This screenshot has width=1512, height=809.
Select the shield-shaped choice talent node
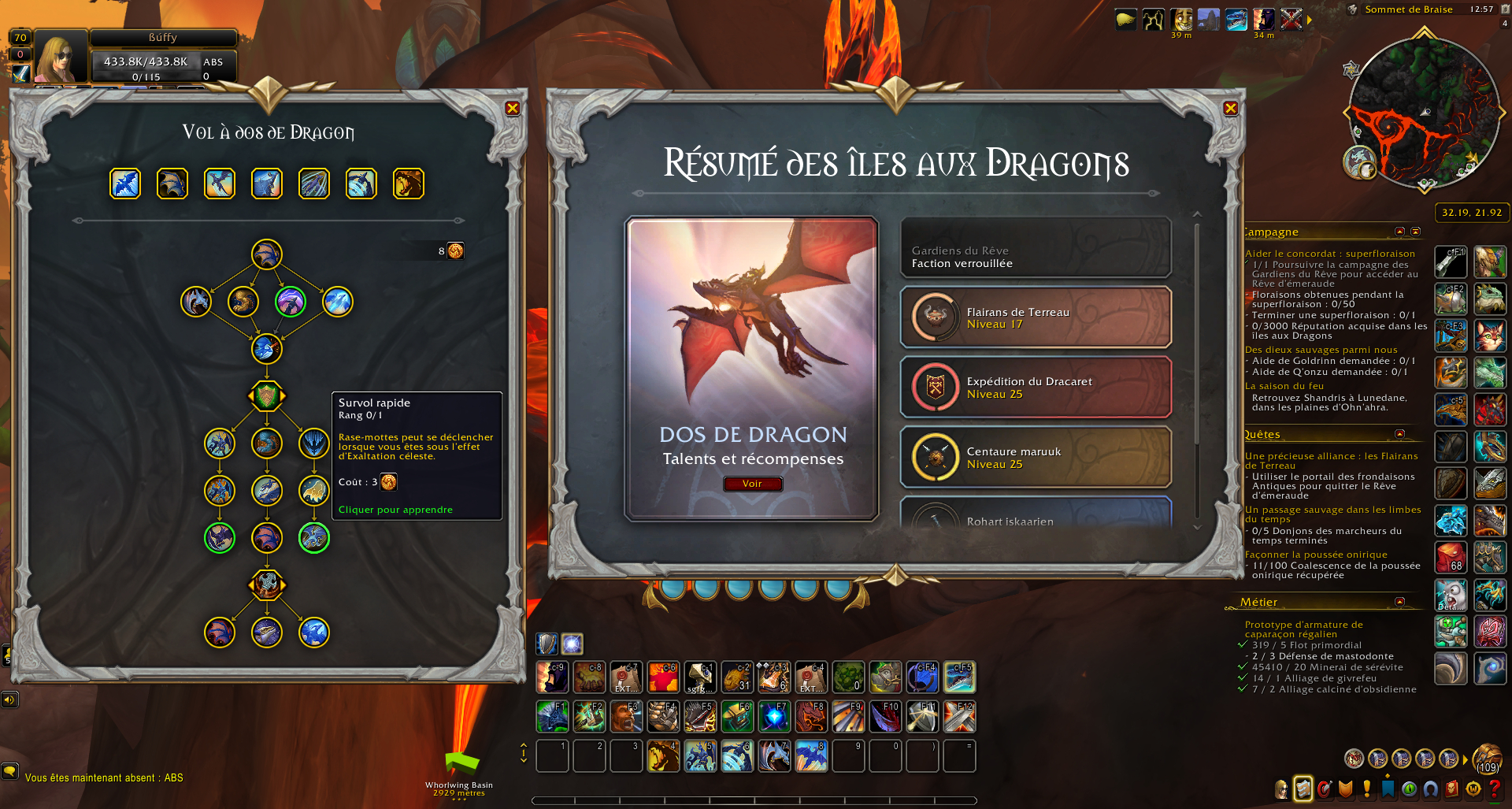click(x=267, y=395)
